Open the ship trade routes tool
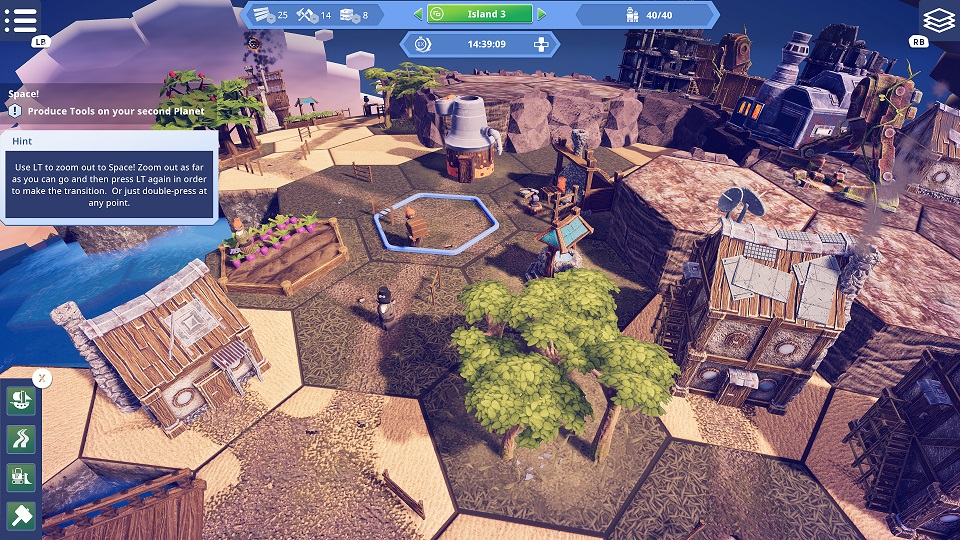The image size is (960, 540). (x=21, y=401)
